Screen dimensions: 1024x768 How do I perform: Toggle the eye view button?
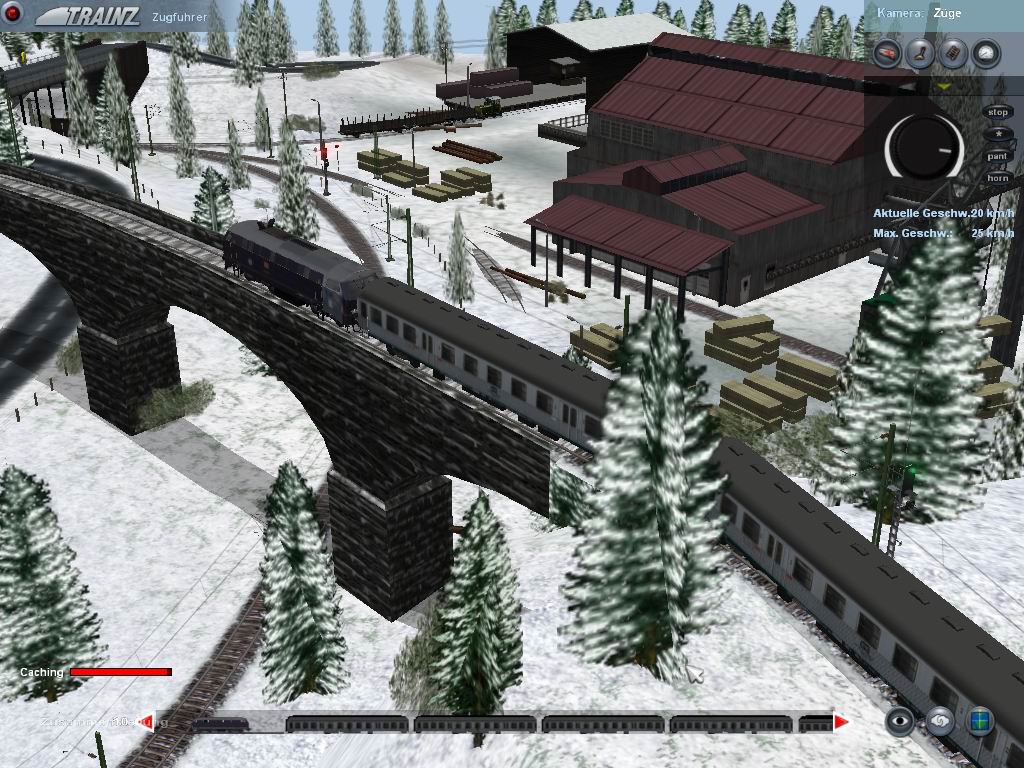point(900,721)
